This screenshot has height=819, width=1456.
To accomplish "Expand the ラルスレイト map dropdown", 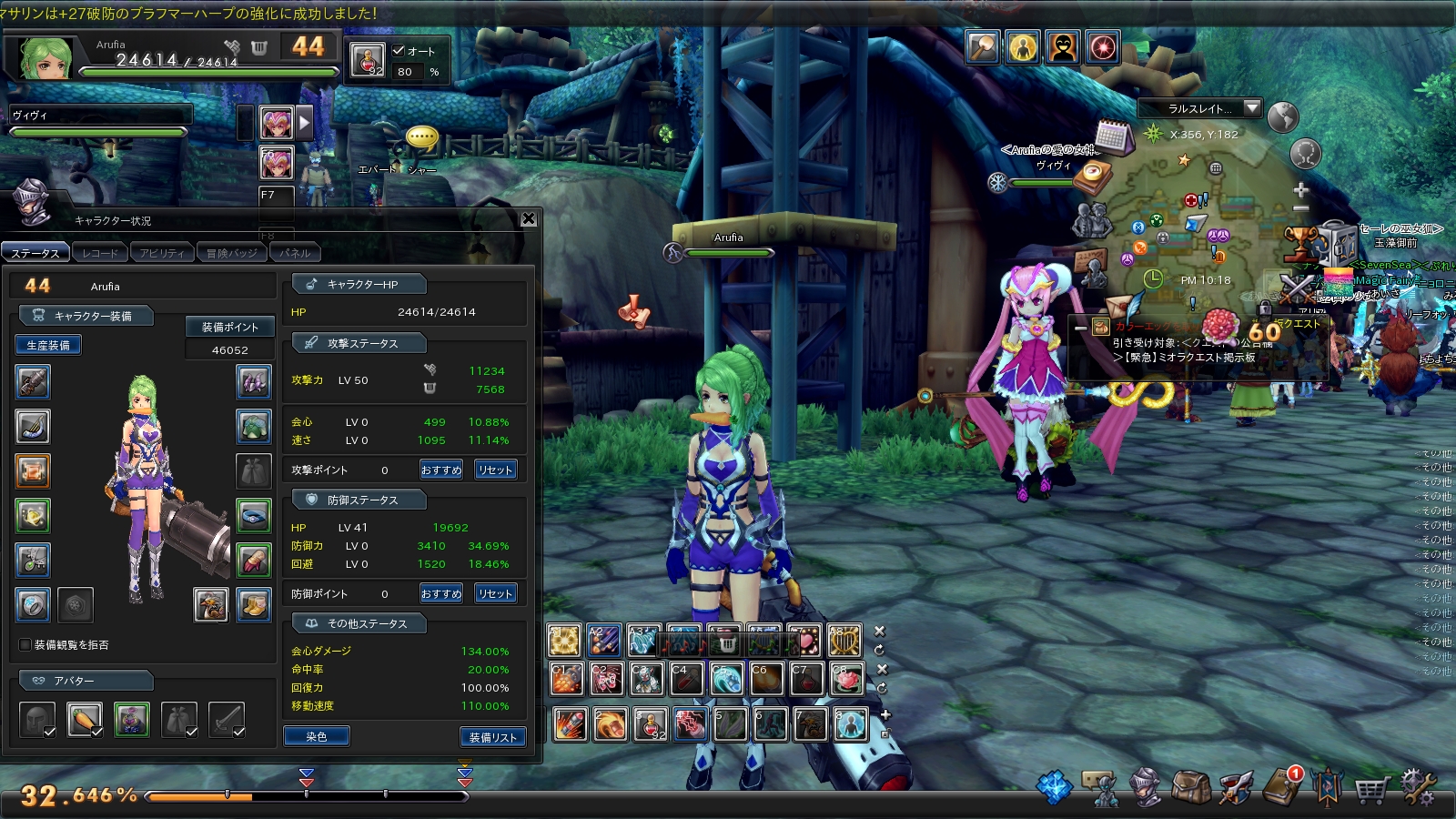I will click(x=1252, y=107).
